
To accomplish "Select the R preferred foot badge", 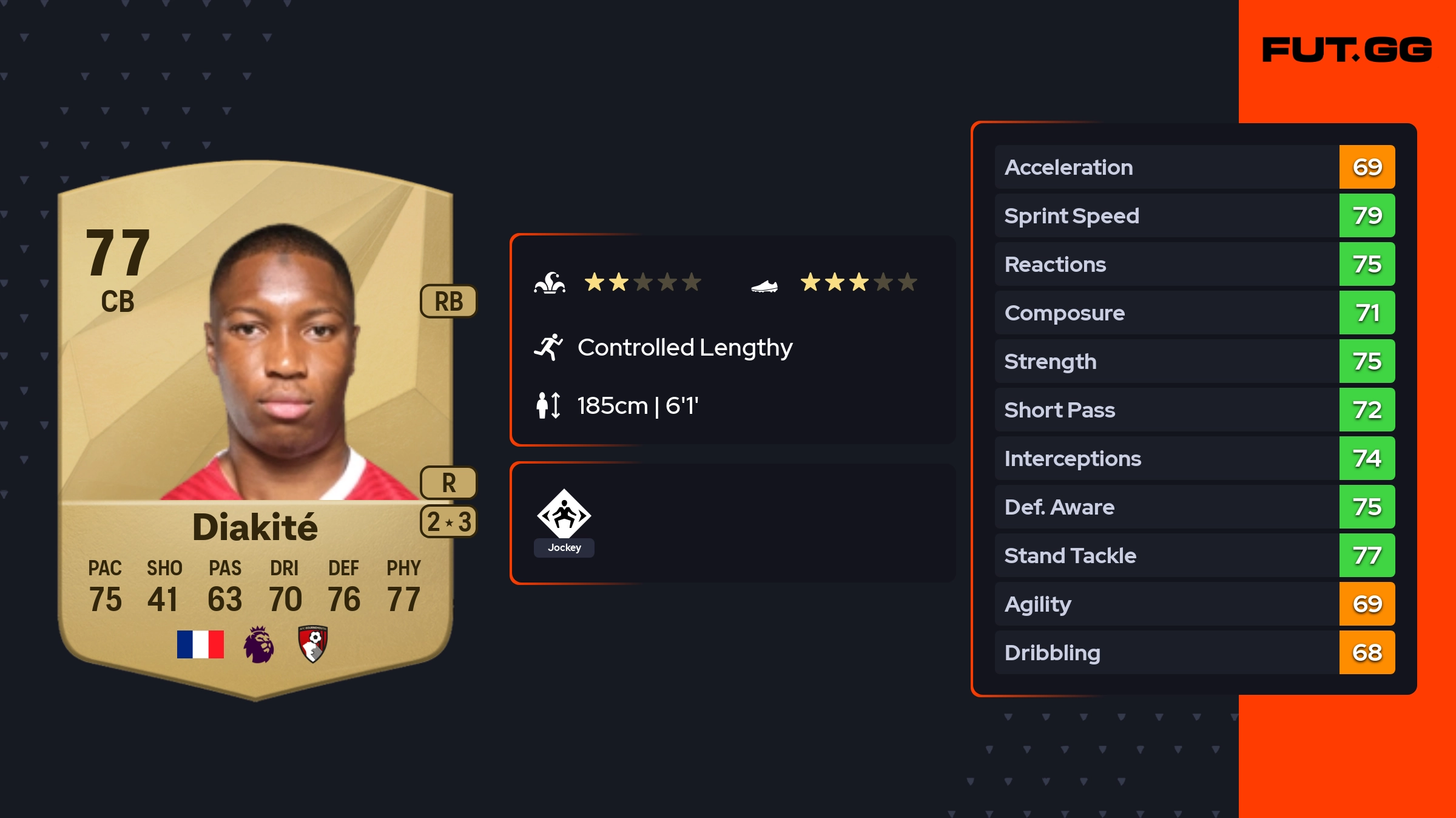I will coord(448,482).
